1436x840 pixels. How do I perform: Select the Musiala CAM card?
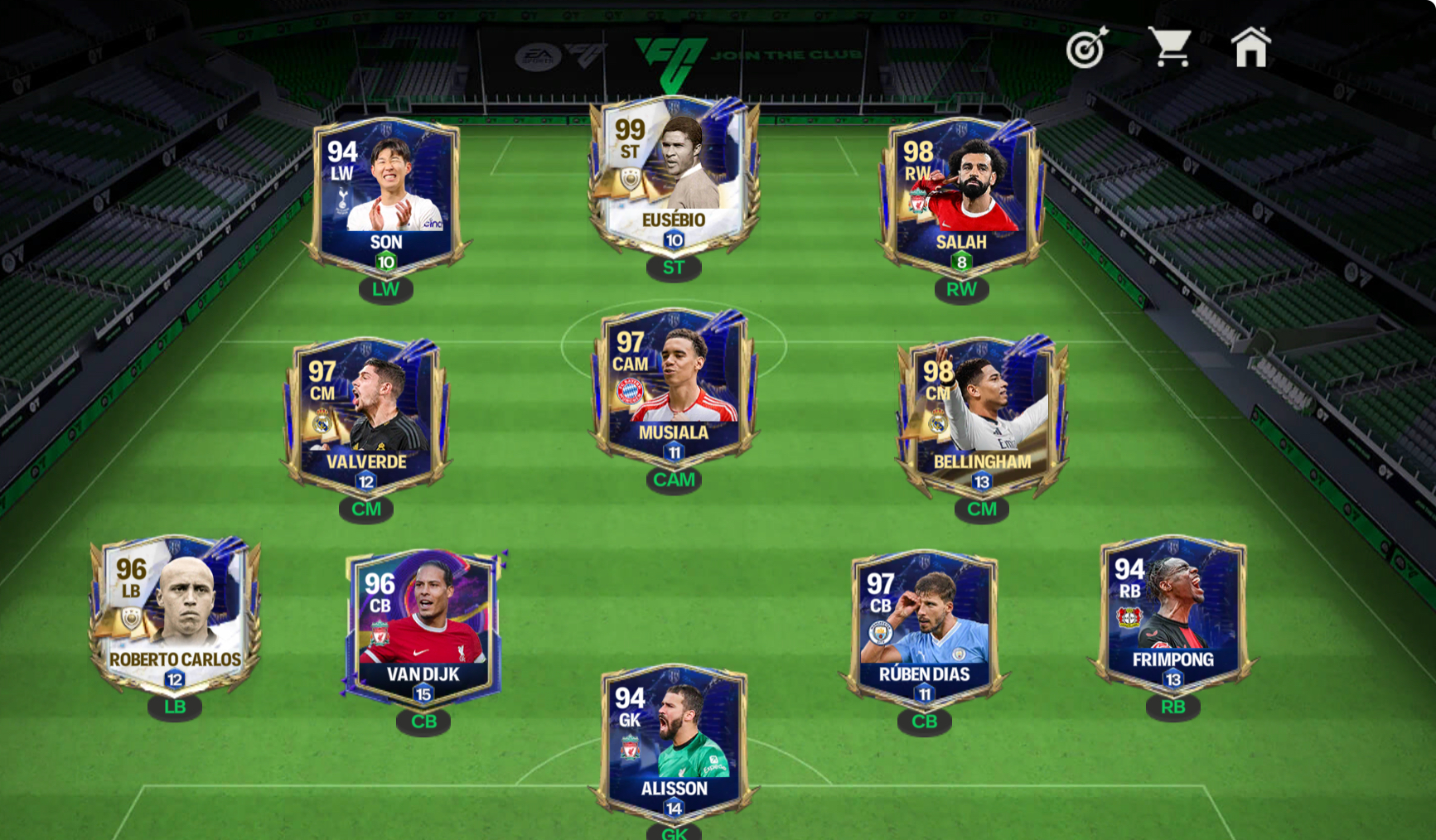pos(674,386)
